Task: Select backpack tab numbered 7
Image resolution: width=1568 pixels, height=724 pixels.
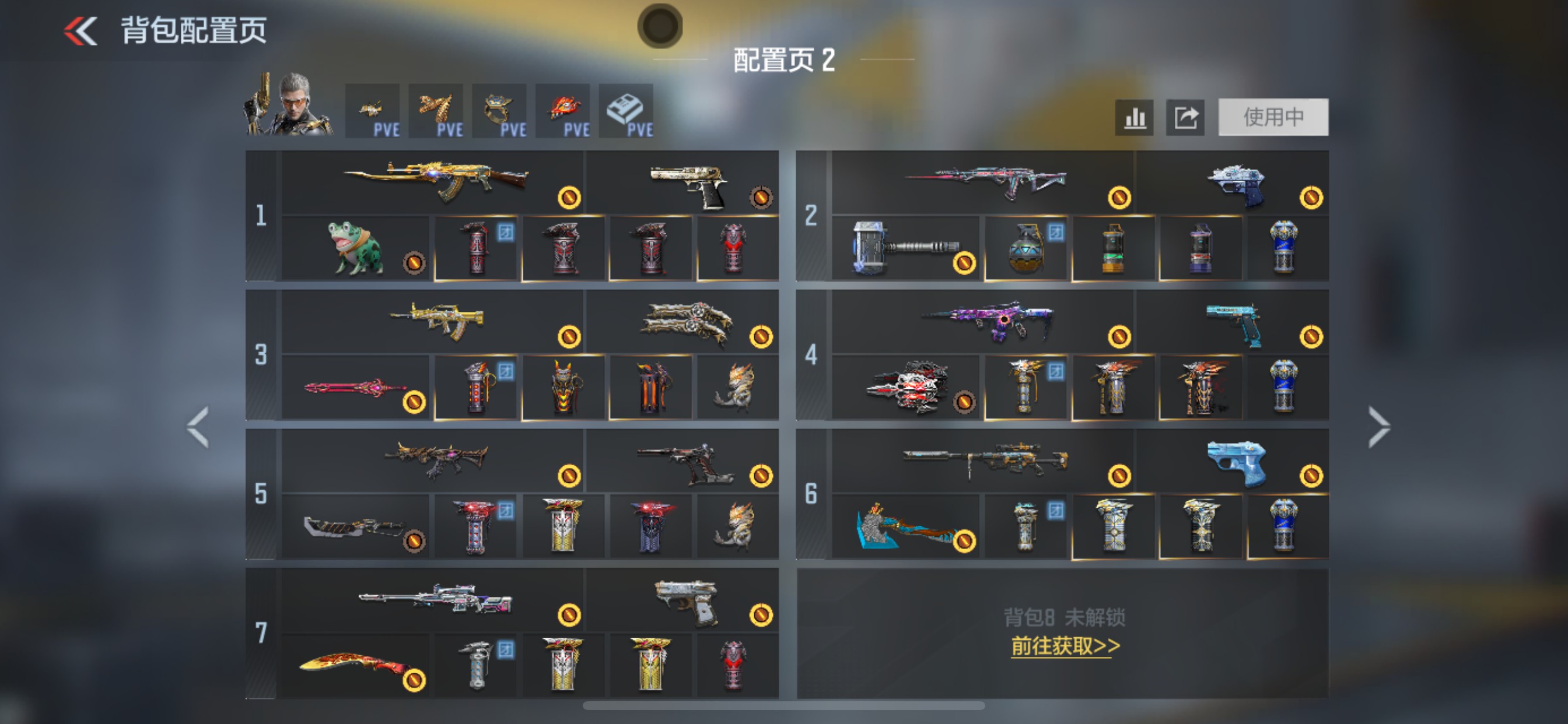Action: tap(263, 632)
